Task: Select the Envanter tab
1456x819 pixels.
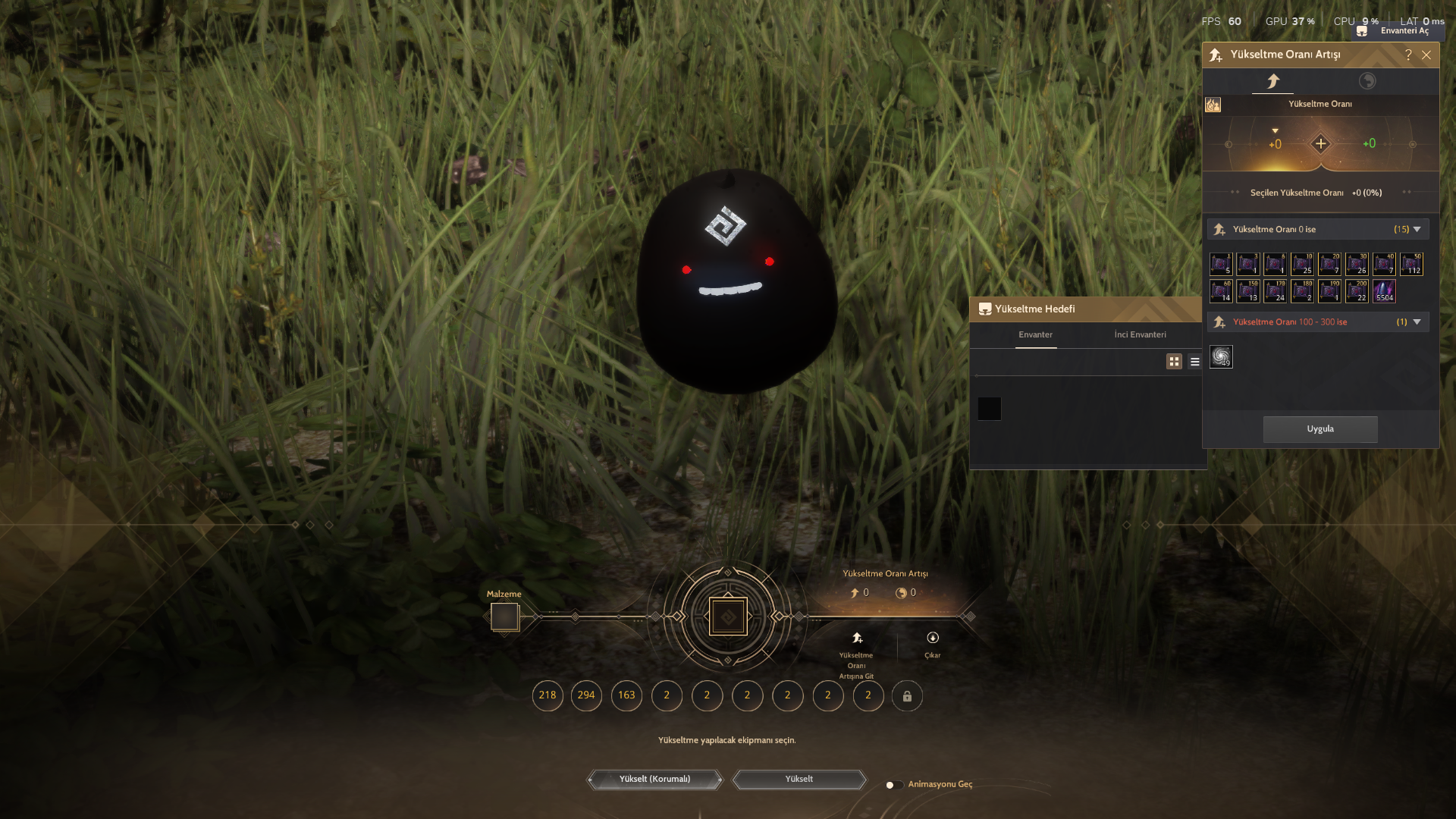Action: pos(1036,334)
